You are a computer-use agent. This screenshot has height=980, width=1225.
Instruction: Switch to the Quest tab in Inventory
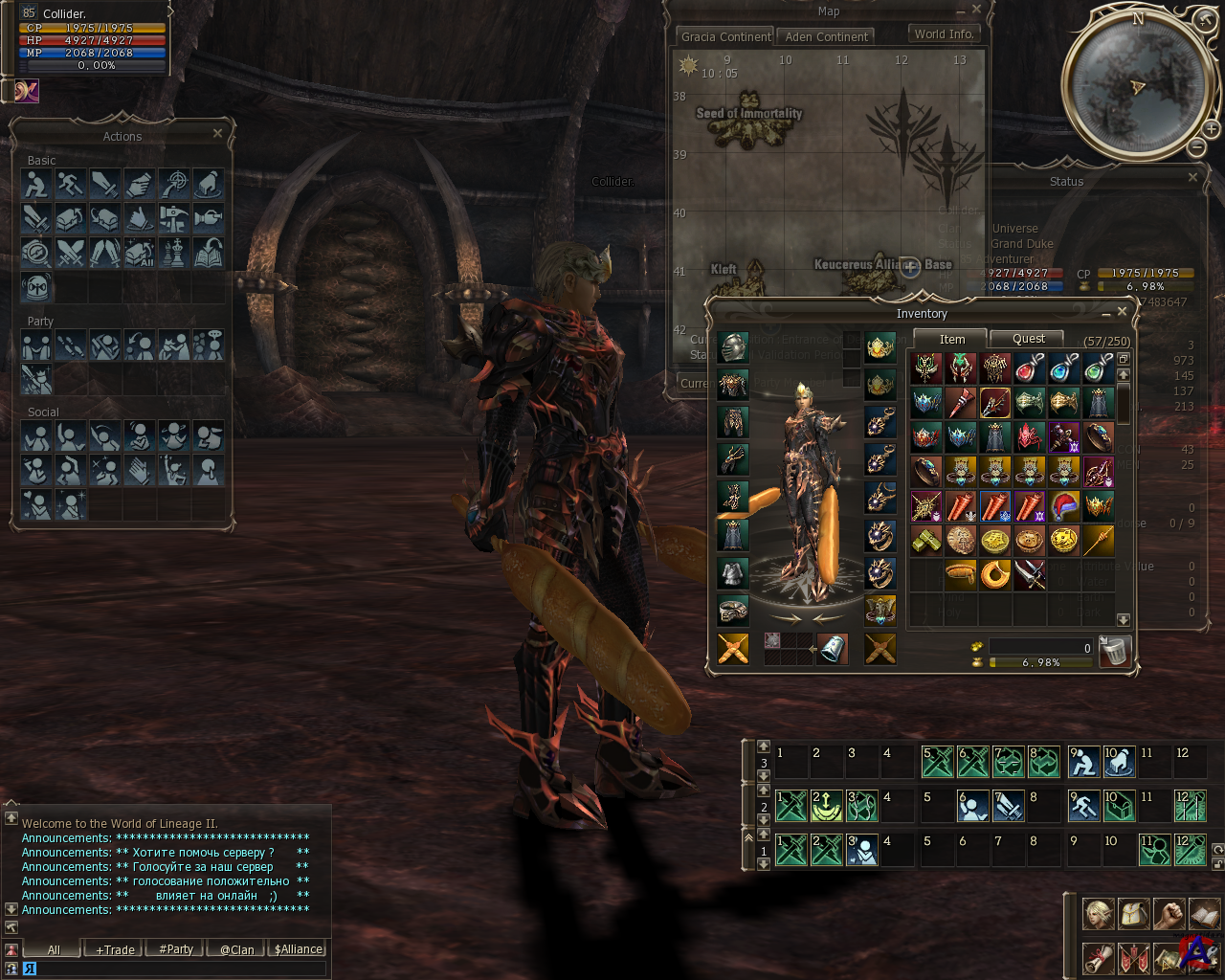pos(1028,339)
